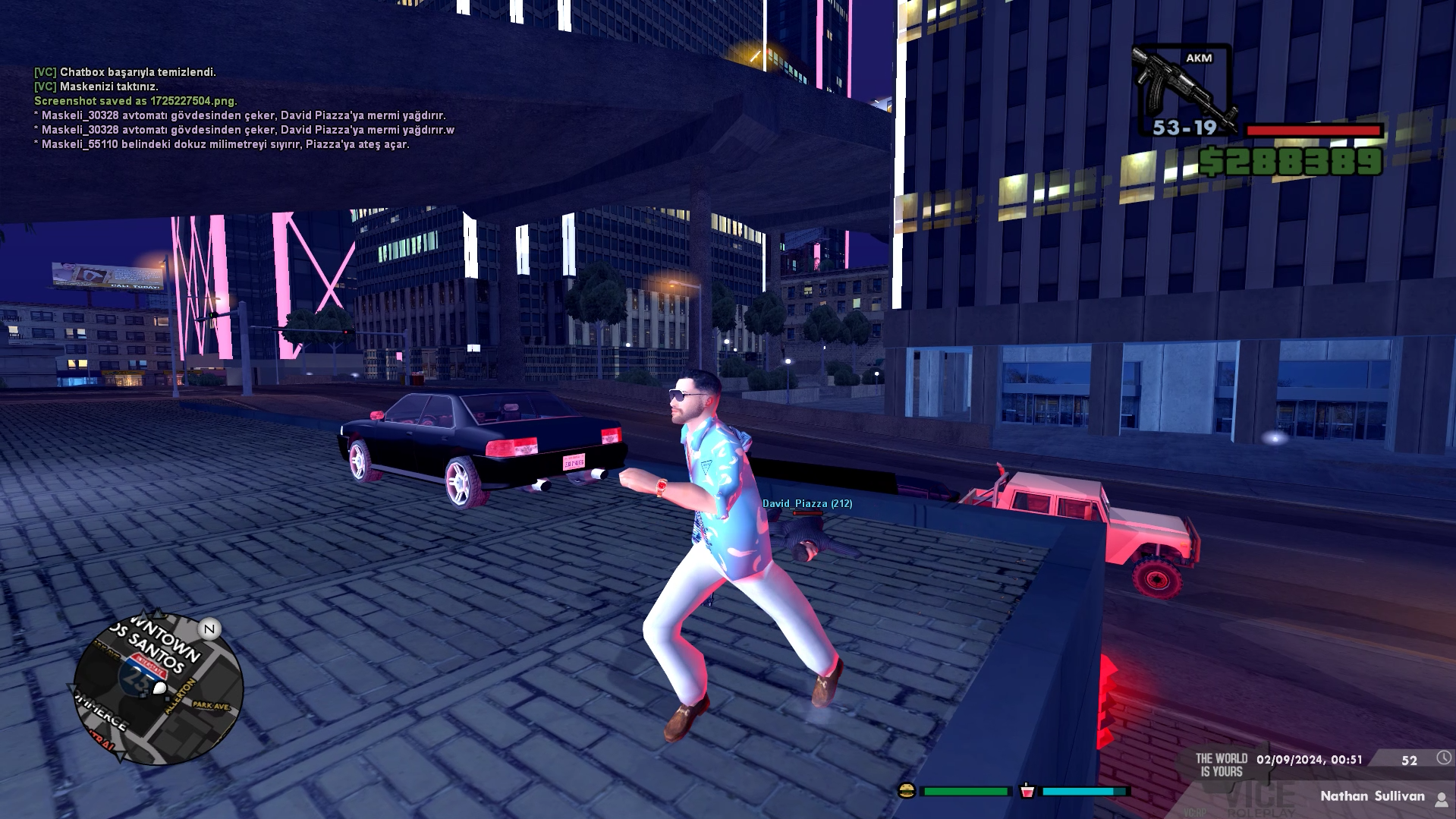This screenshot has width=1456, height=819.
Task: Open the chat log messages
Action: pyautogui.click(x=243, y=108)
